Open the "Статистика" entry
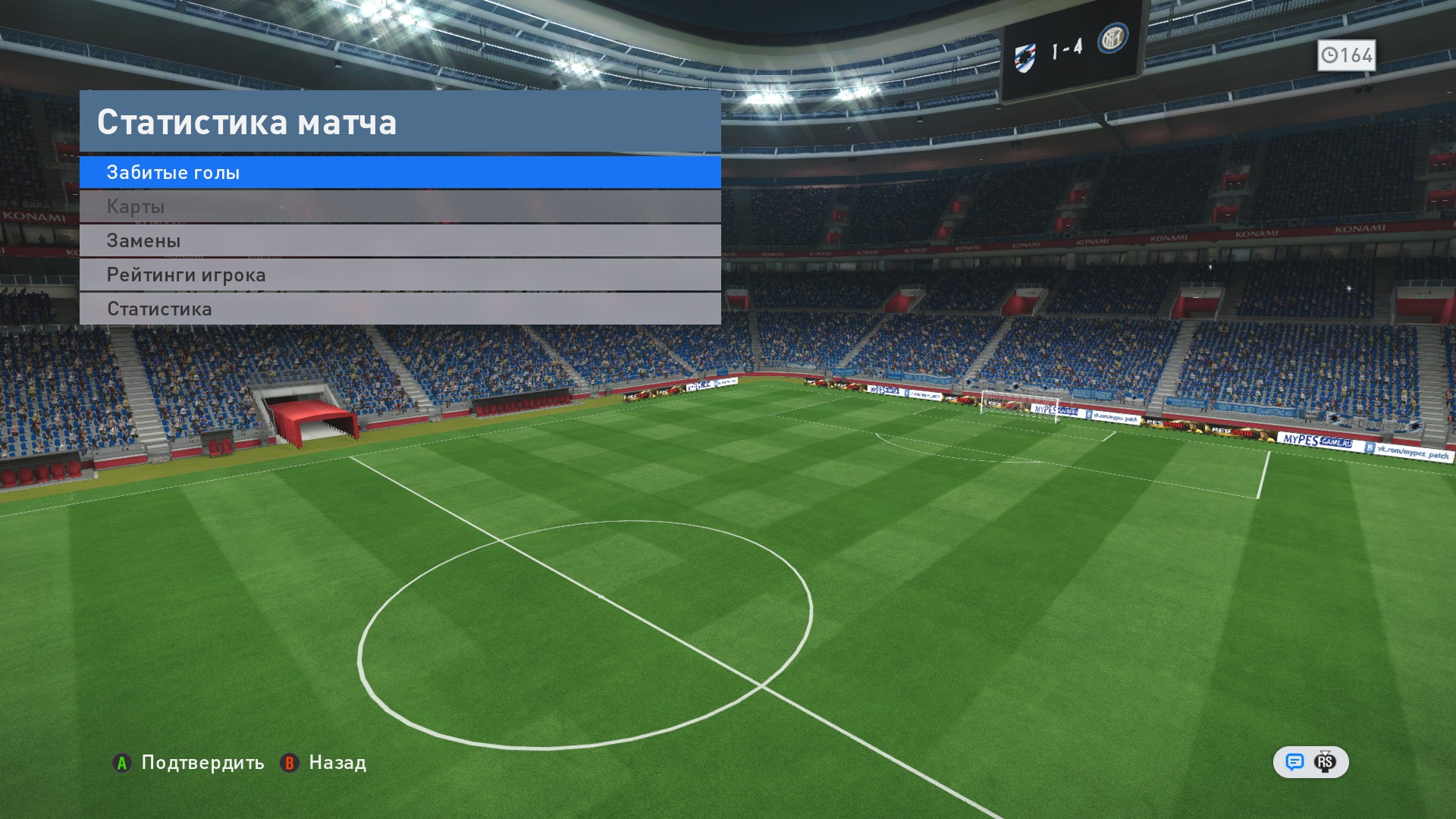The height and width of the screenshot is (819, 1456). (x=400, y=309)
